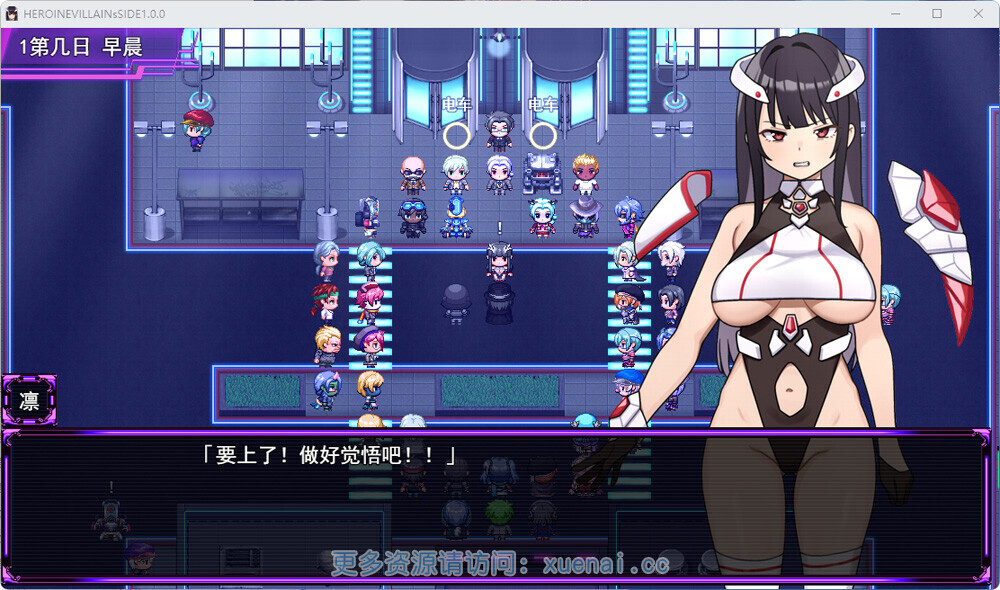Maximize the game window
Viewport: 1000px width, 590px height.
tap(937, 14)
